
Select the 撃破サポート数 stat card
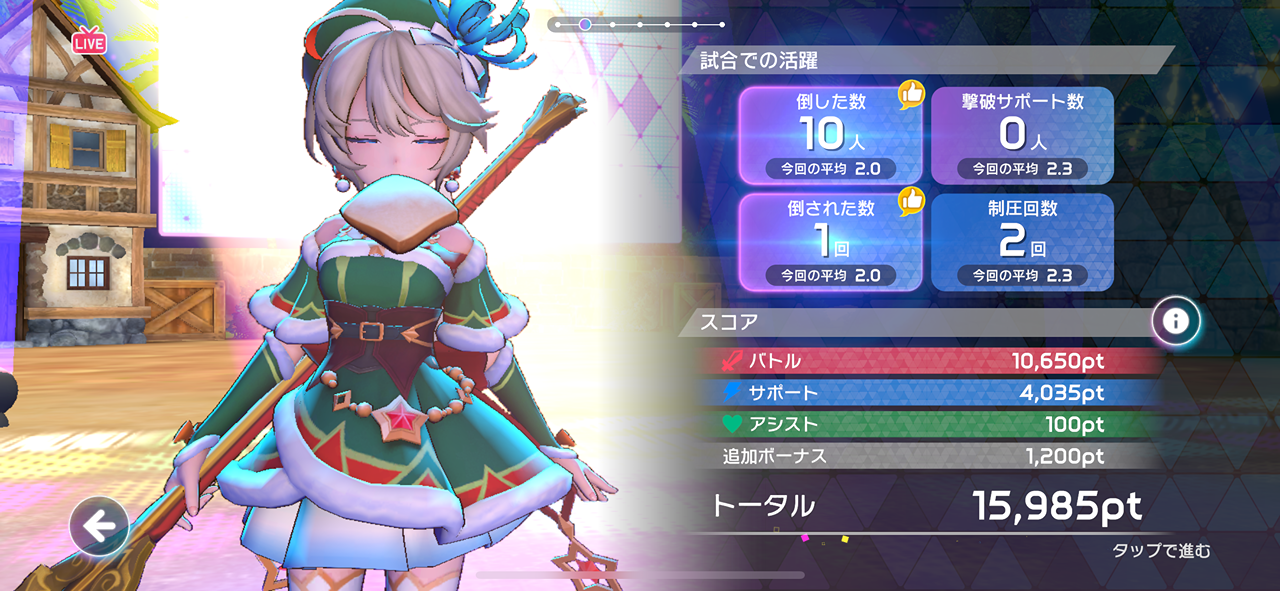1022,135
